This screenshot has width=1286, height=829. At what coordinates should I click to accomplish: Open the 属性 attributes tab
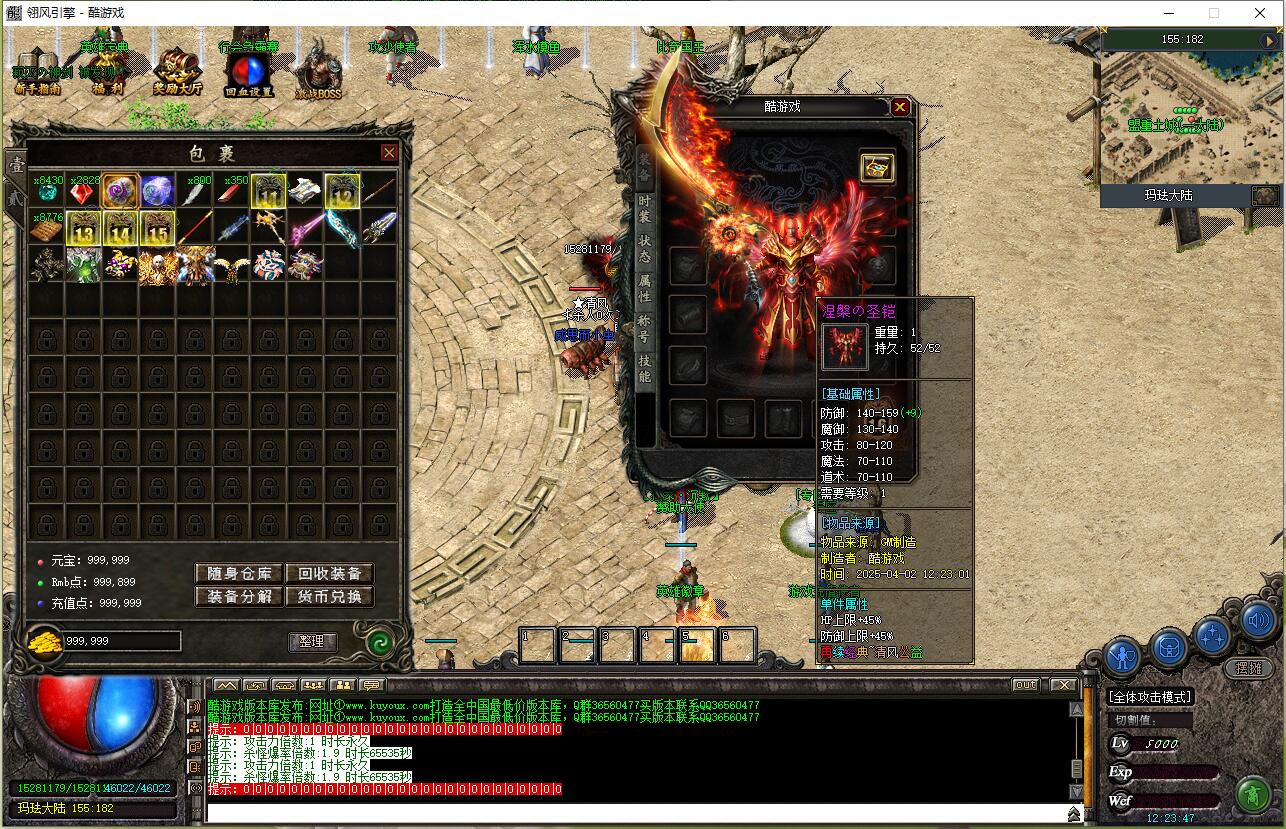click(645, 288)
